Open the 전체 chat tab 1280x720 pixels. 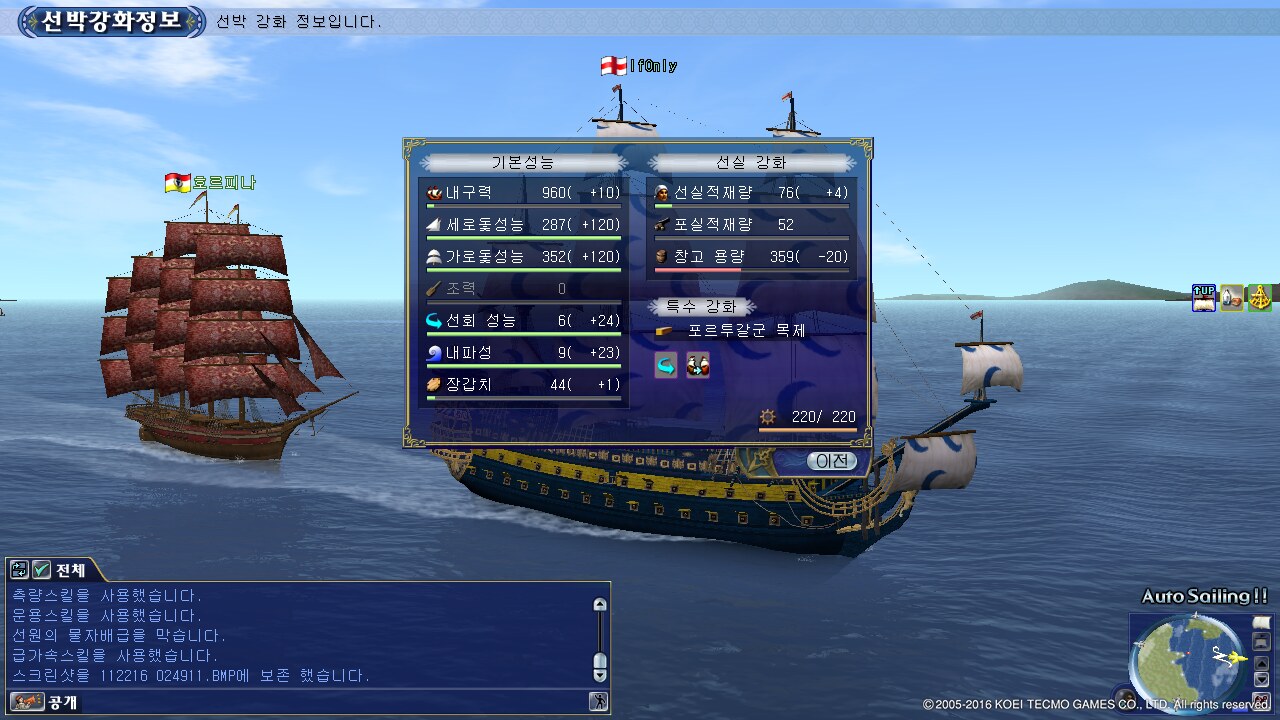(70, 570)
